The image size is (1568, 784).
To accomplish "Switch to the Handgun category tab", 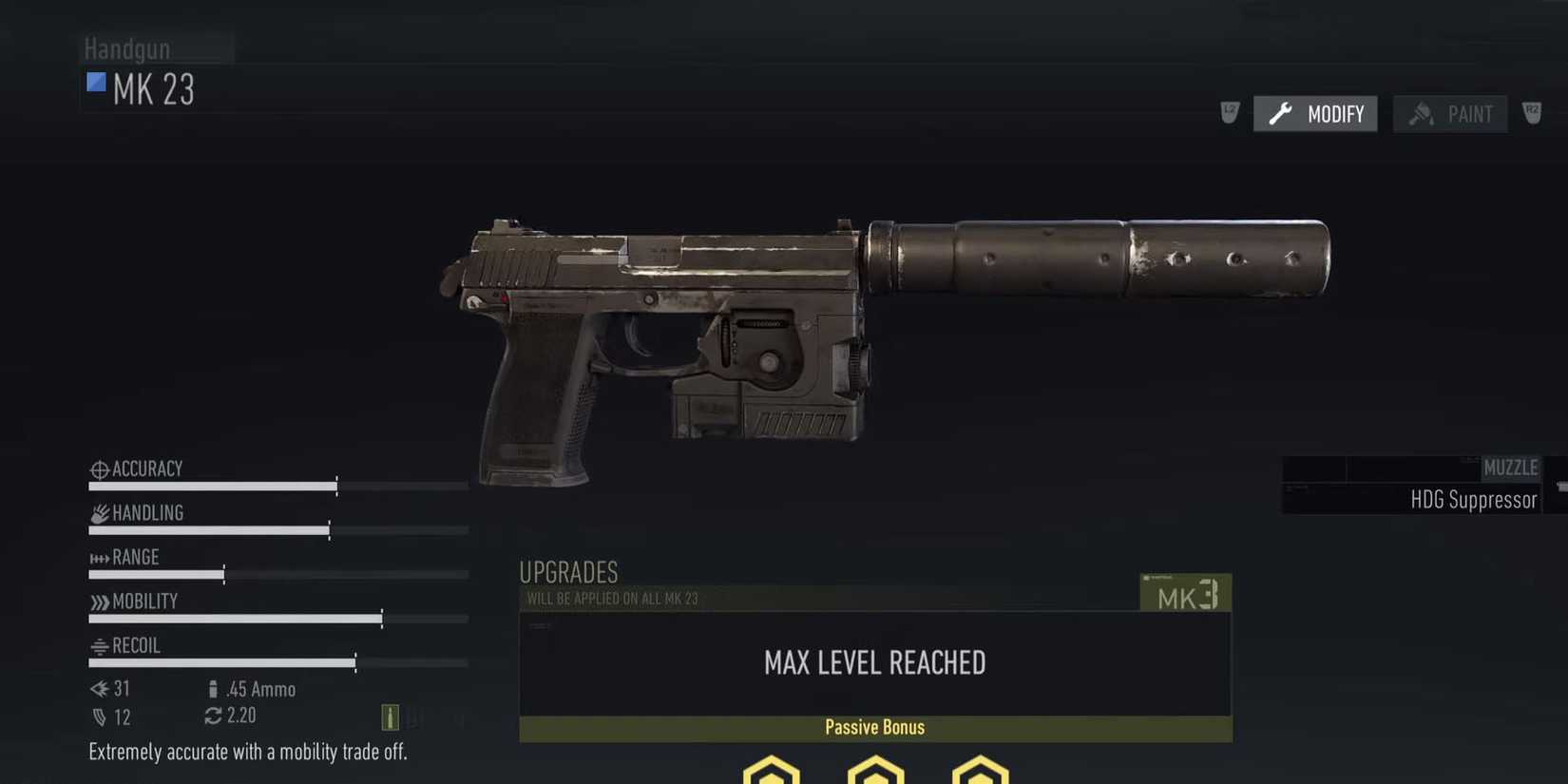I will coord(126,48).
